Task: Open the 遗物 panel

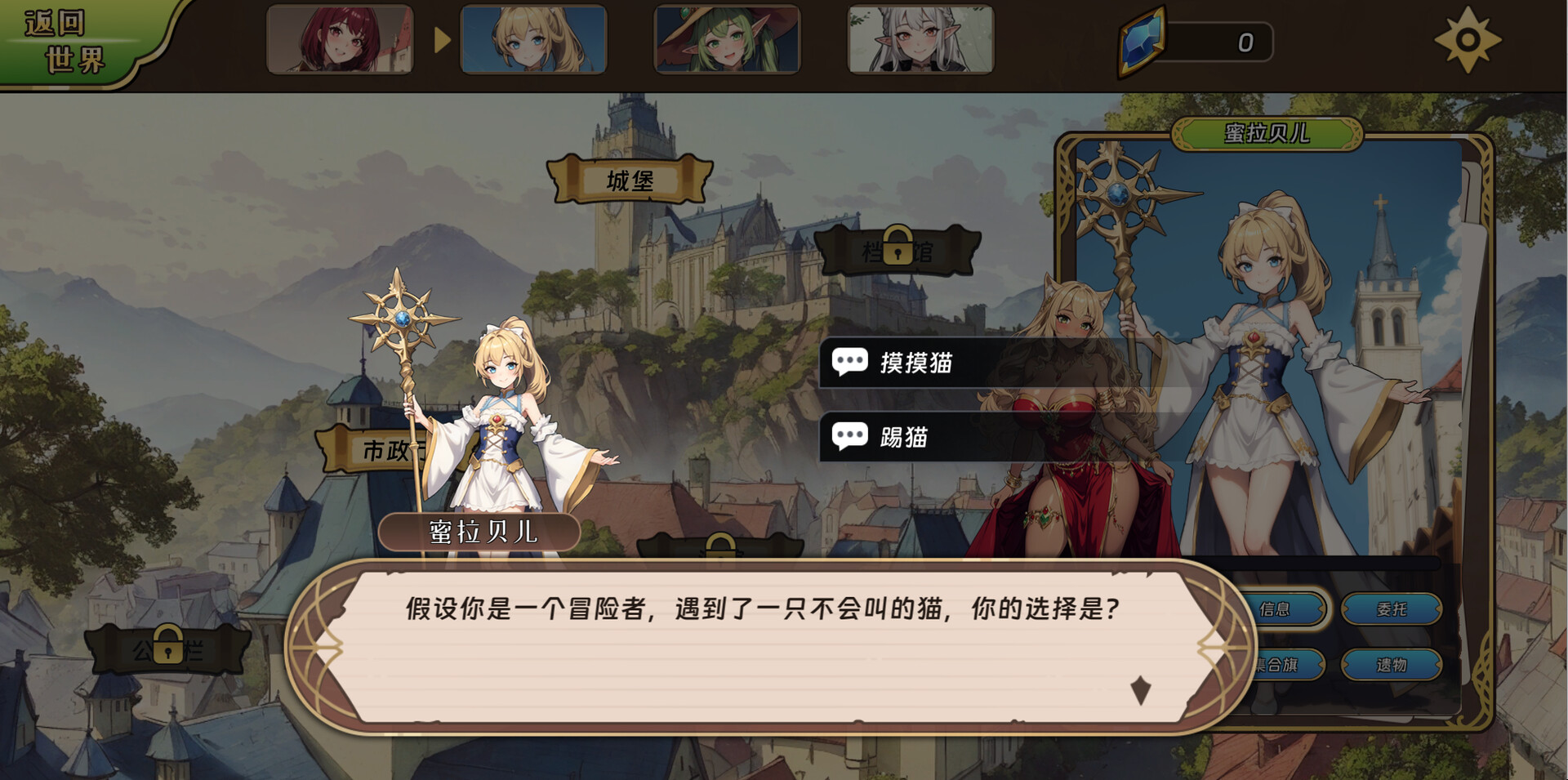Action: (x=1393, y=665)
